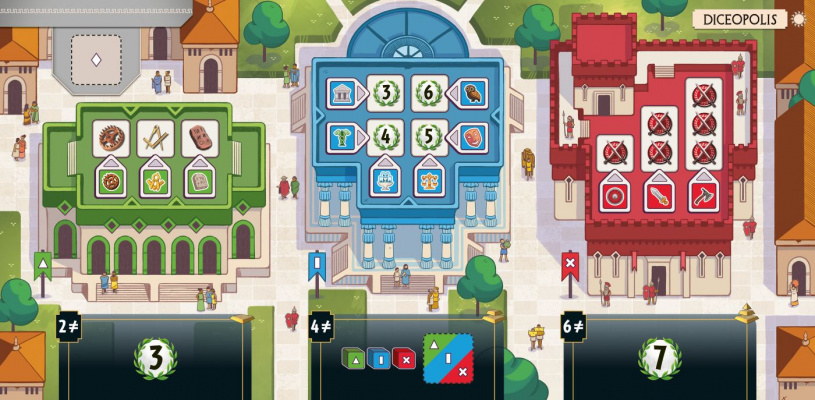Click the empty diamond card slot
This screenshot has height=400, width=815.
96,58
